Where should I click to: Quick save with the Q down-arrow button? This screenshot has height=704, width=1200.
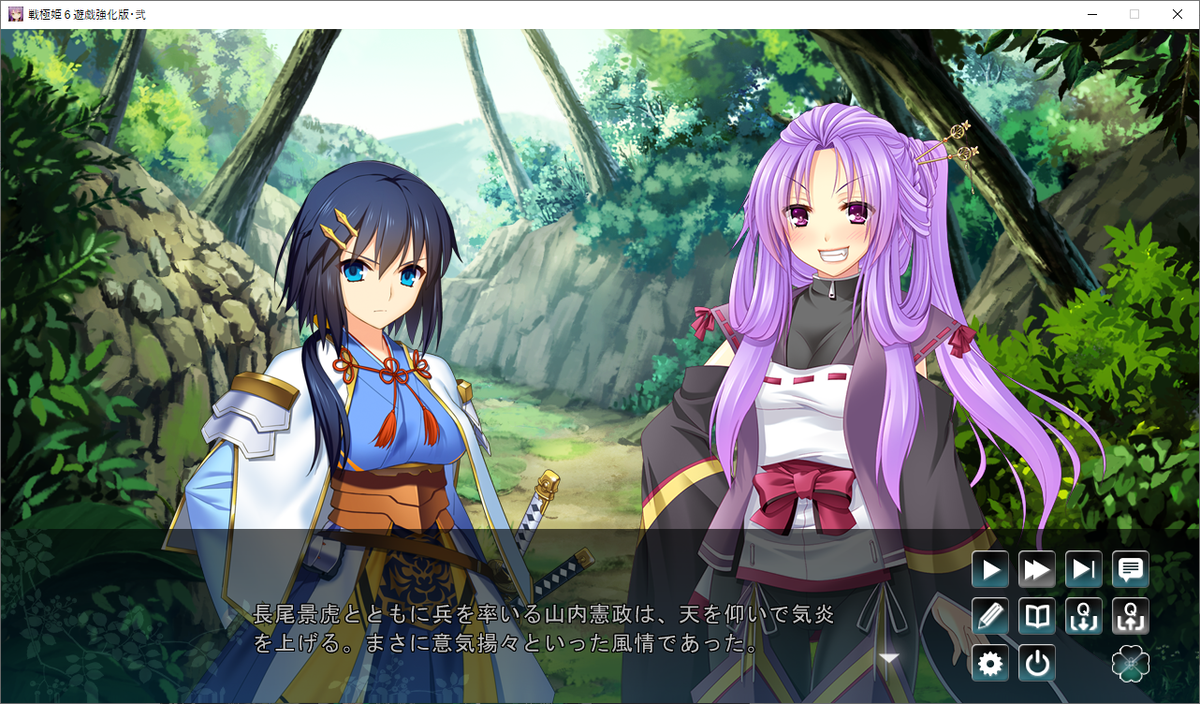(x=1084, y=616)
